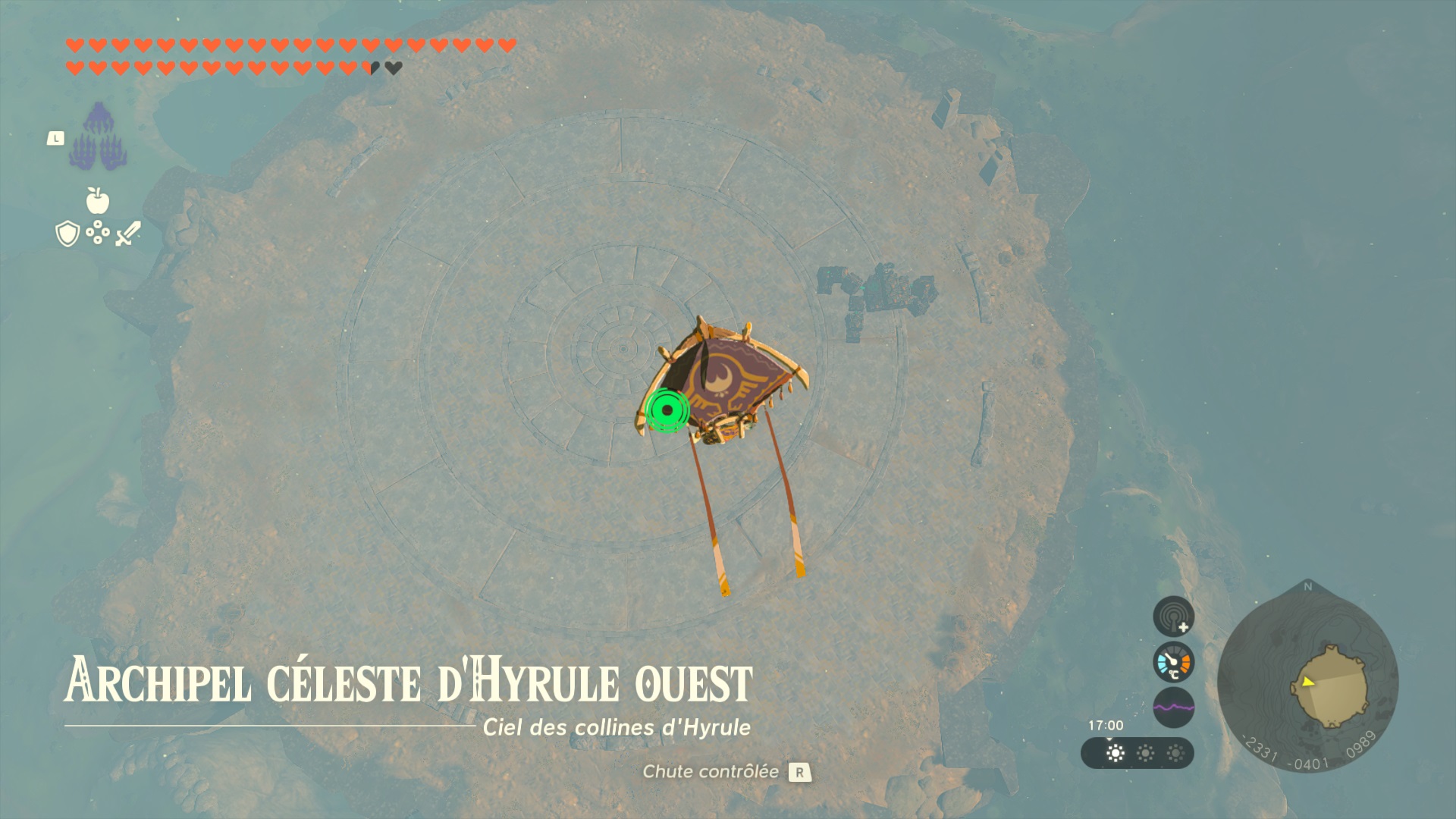This screenshot has height=819, width=1456.
Task: Click the four-arrow directional pad icon
Action: [x=98, y=233]
